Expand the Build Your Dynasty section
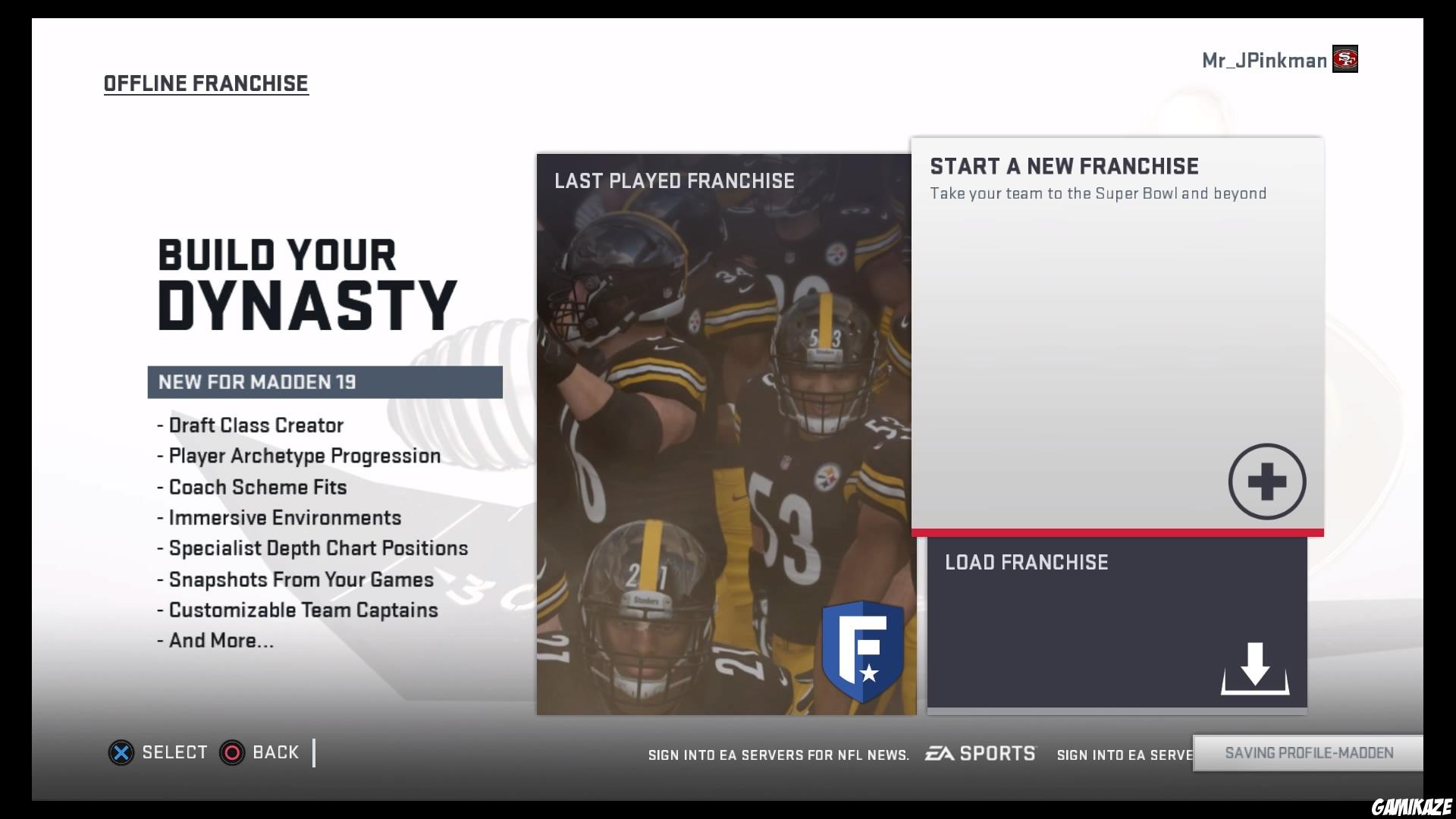 click(303, 281)
